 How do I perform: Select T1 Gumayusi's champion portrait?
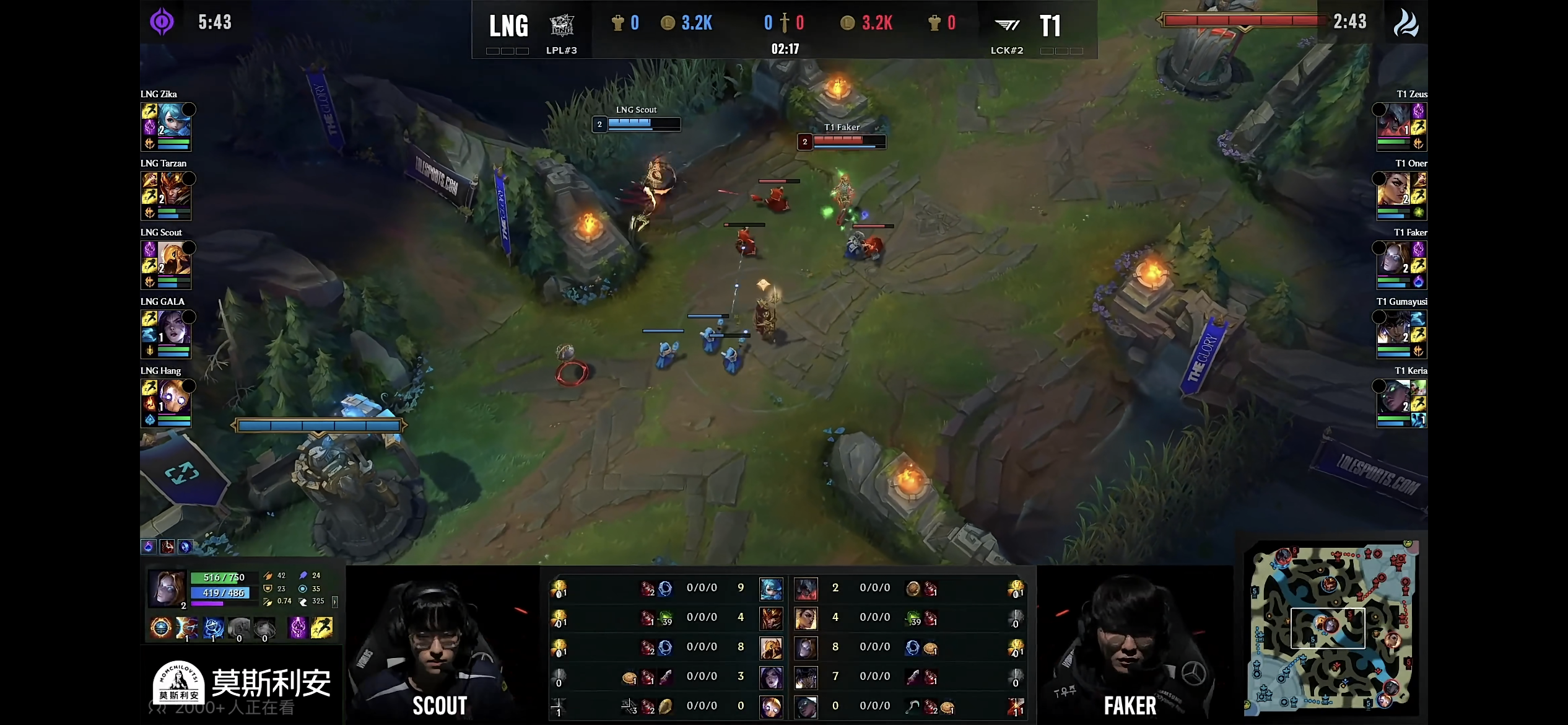click(x=1393, y=328)
